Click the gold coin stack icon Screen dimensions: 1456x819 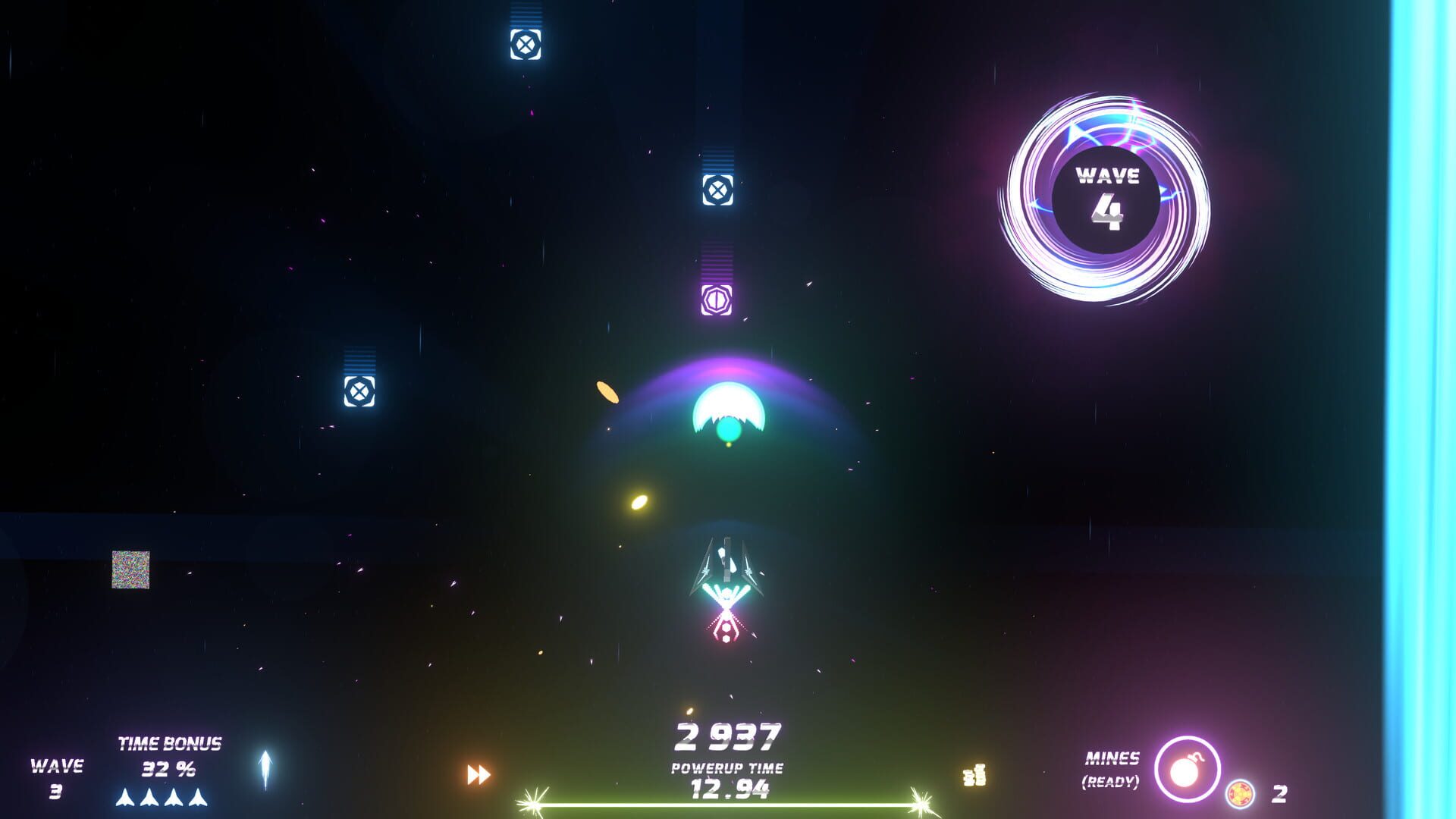pyautogui.click(x=974, y=775)
